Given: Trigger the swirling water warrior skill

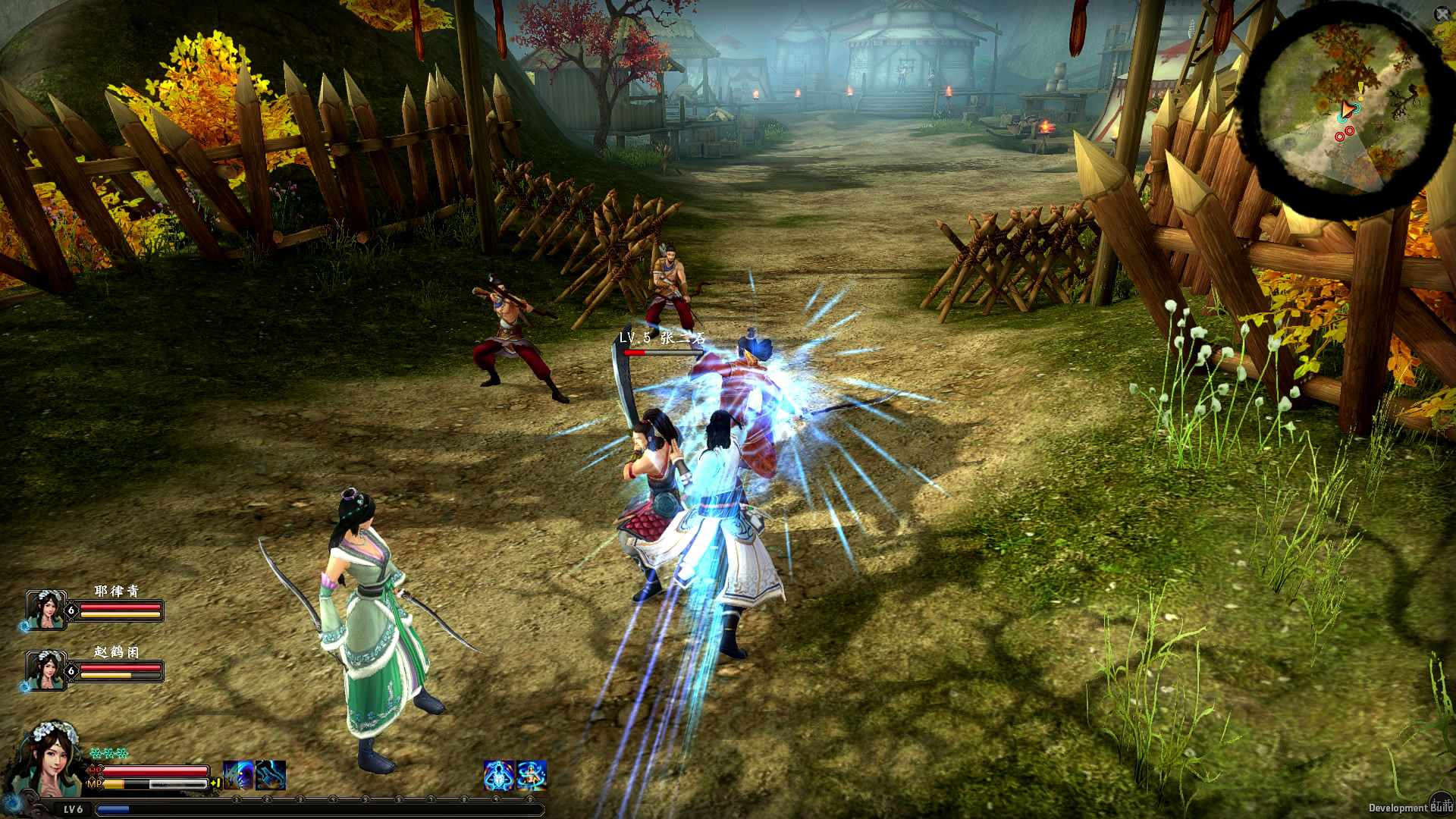Looking at the screenshot, I should (x=532, y=776).
